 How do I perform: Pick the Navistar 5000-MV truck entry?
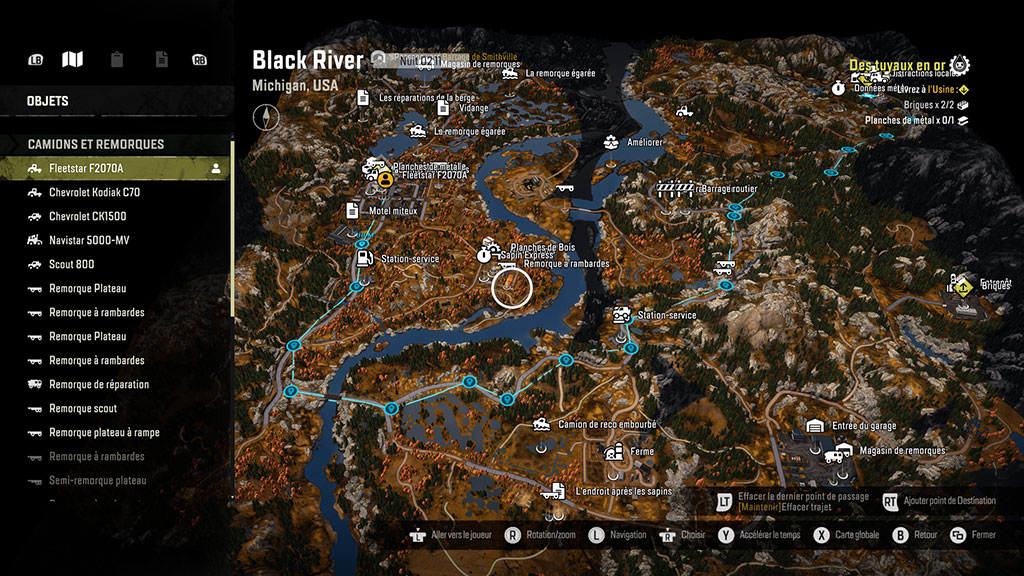pos(89,241)
